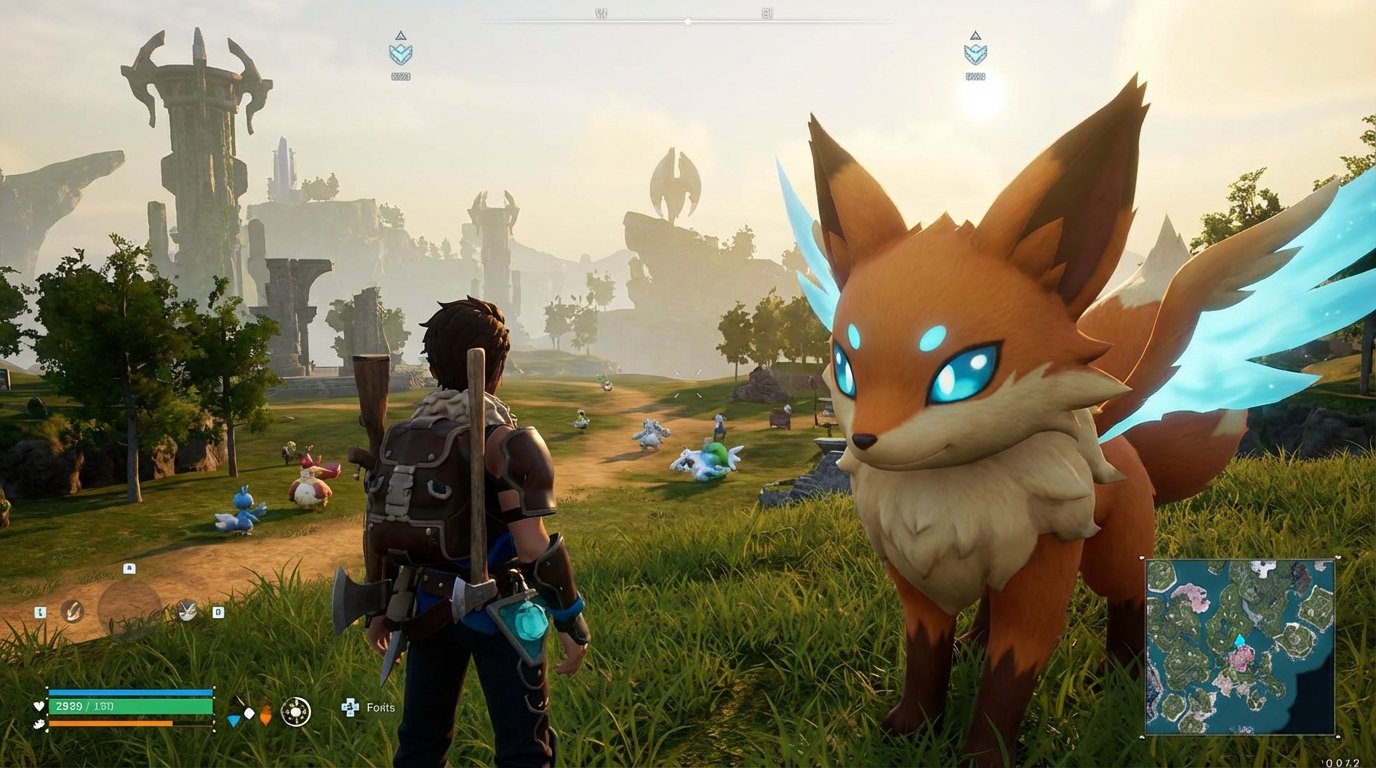Click the right level badge below the compass

pyautogui.click(x=975, y=55)
